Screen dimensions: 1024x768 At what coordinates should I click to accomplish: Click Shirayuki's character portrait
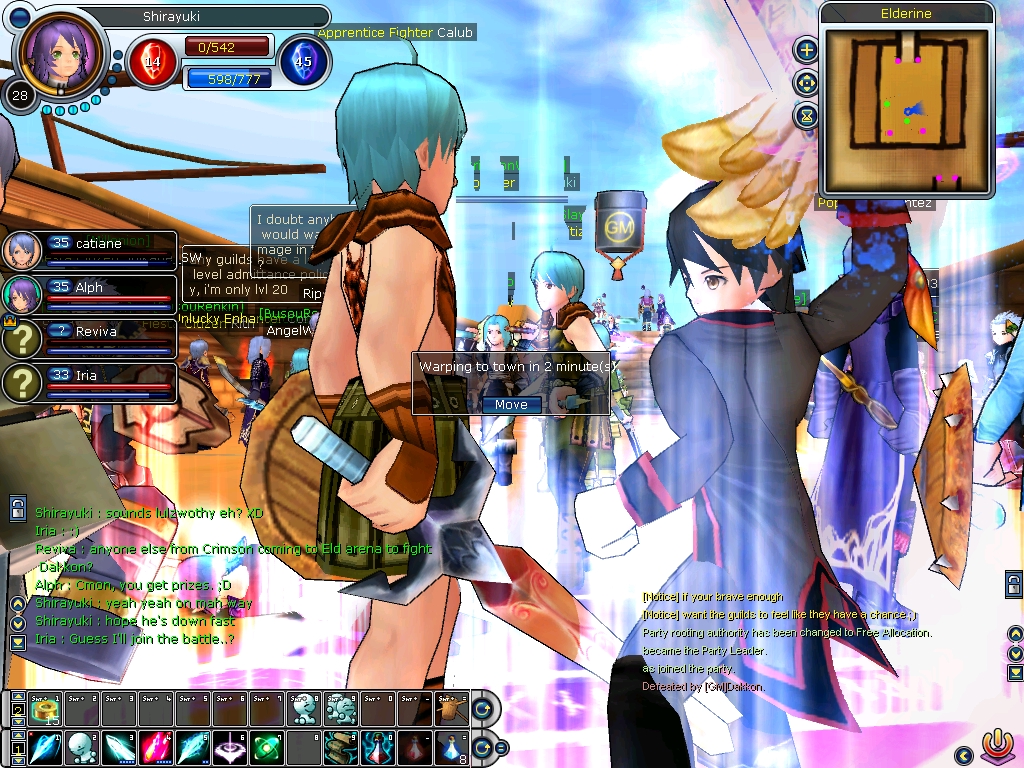click(x=60, y=54)
